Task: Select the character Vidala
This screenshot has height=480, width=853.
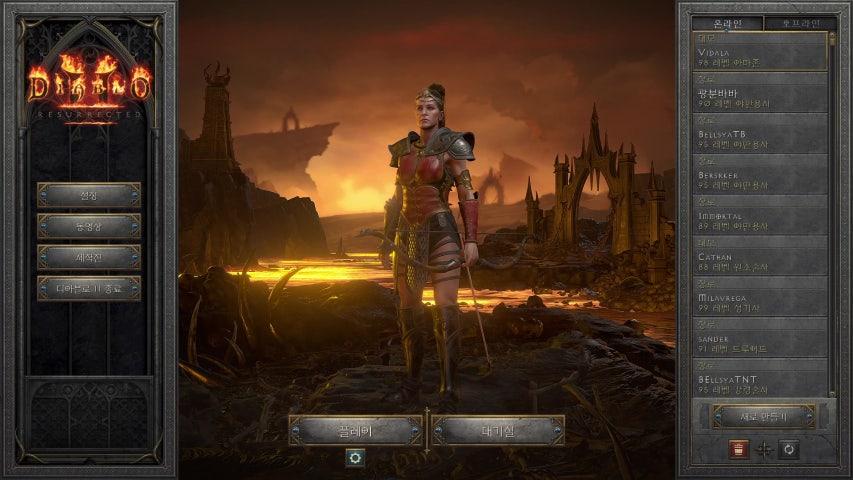Action: (762, 56)
